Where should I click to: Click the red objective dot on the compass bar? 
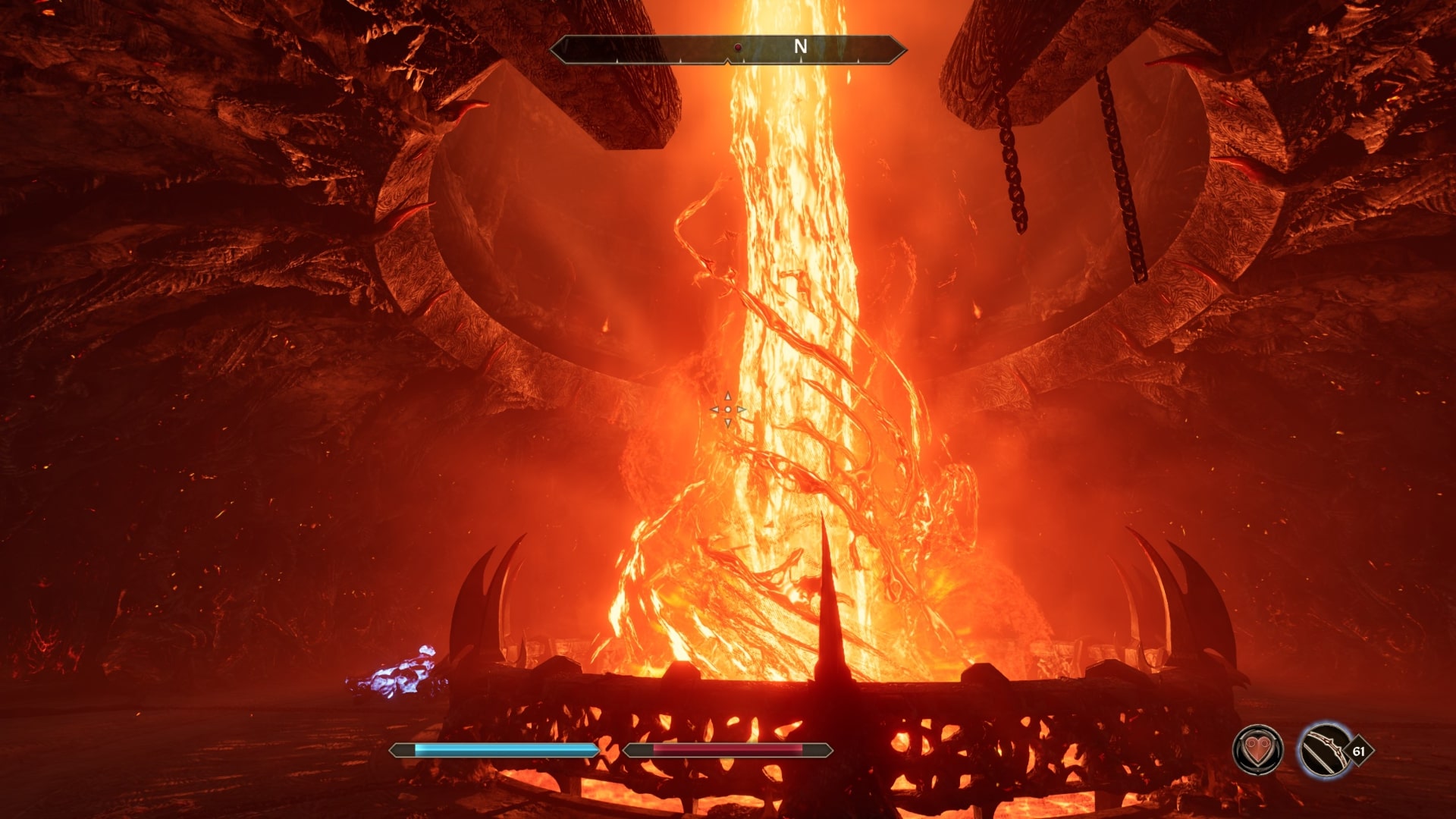[738, 47]
